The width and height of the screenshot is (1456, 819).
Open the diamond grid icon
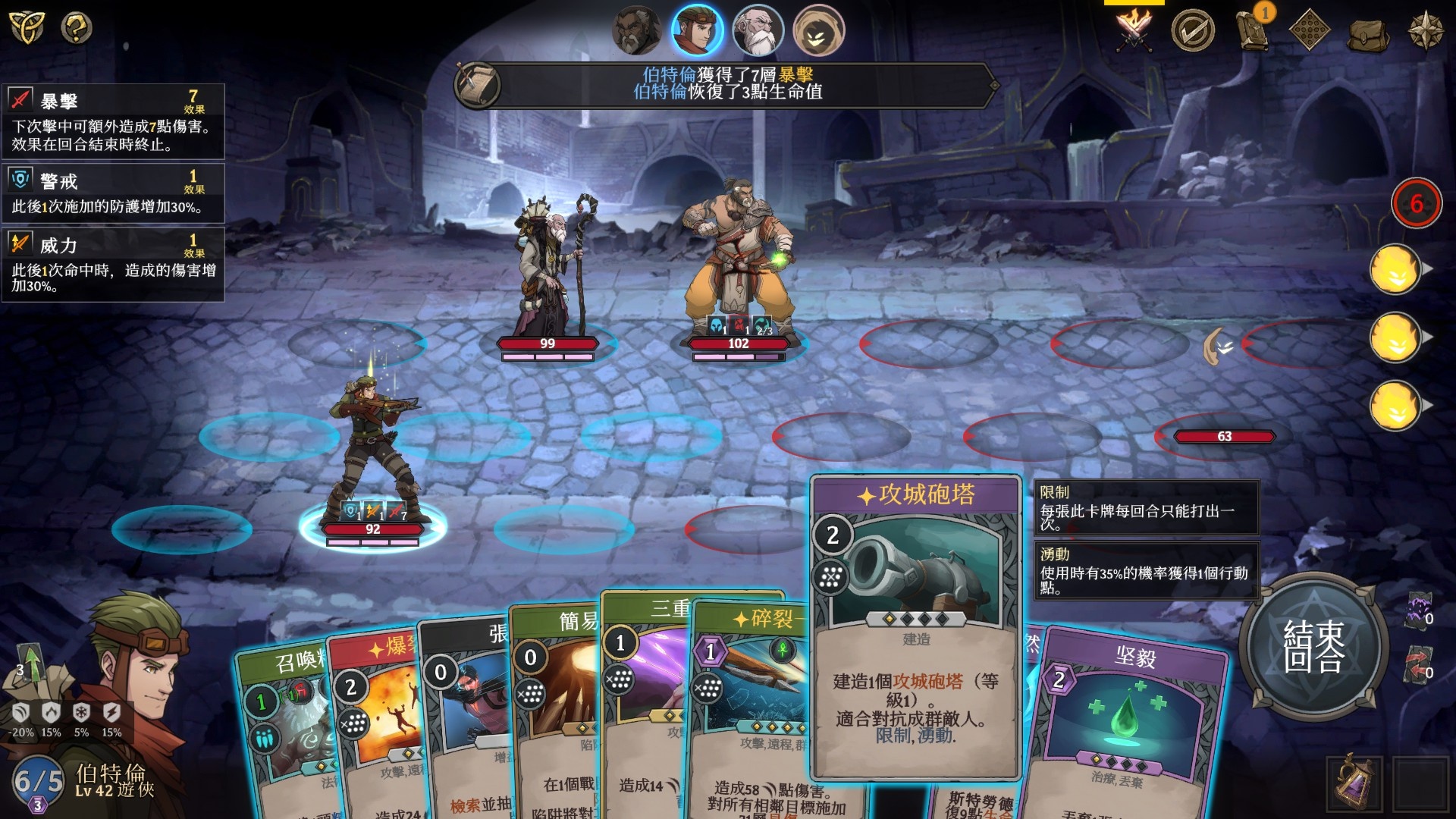click(1310, 31)
